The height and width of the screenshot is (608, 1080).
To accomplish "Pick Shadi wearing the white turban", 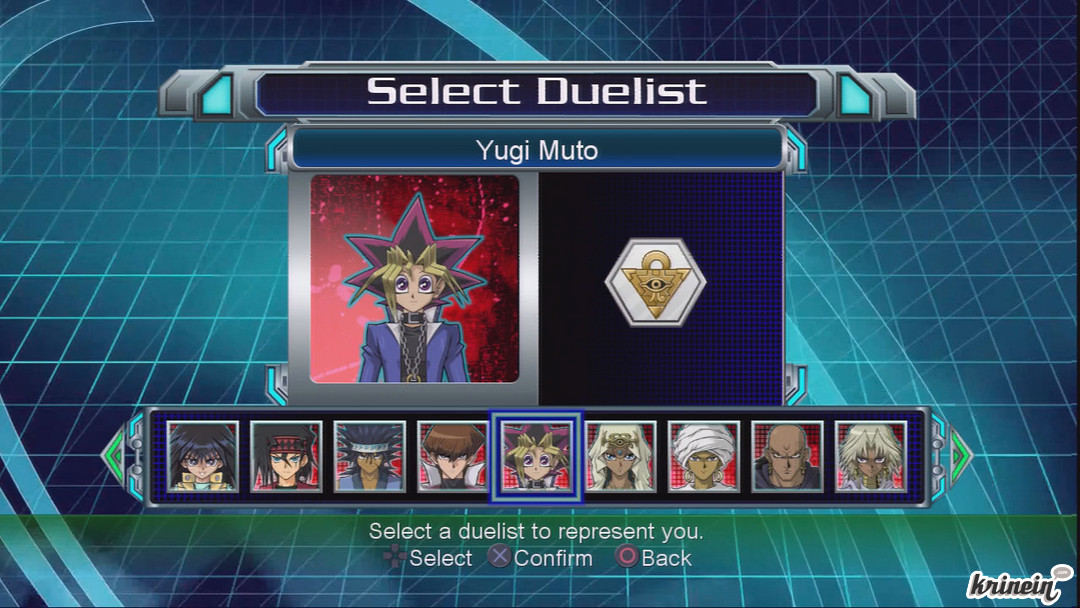I will click(704, 456).
